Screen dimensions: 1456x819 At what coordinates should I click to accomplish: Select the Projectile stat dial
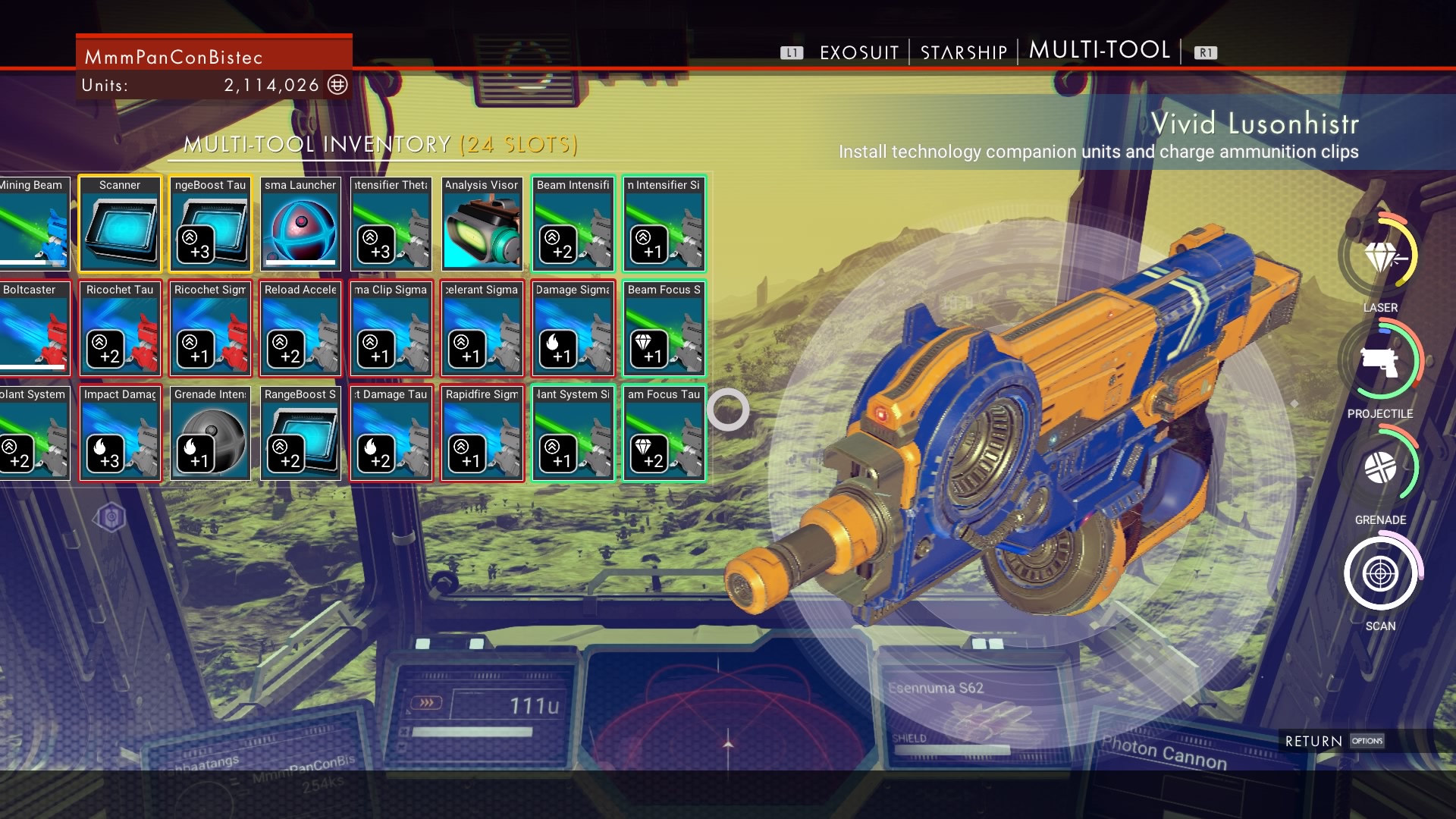tap(1380, 362)
